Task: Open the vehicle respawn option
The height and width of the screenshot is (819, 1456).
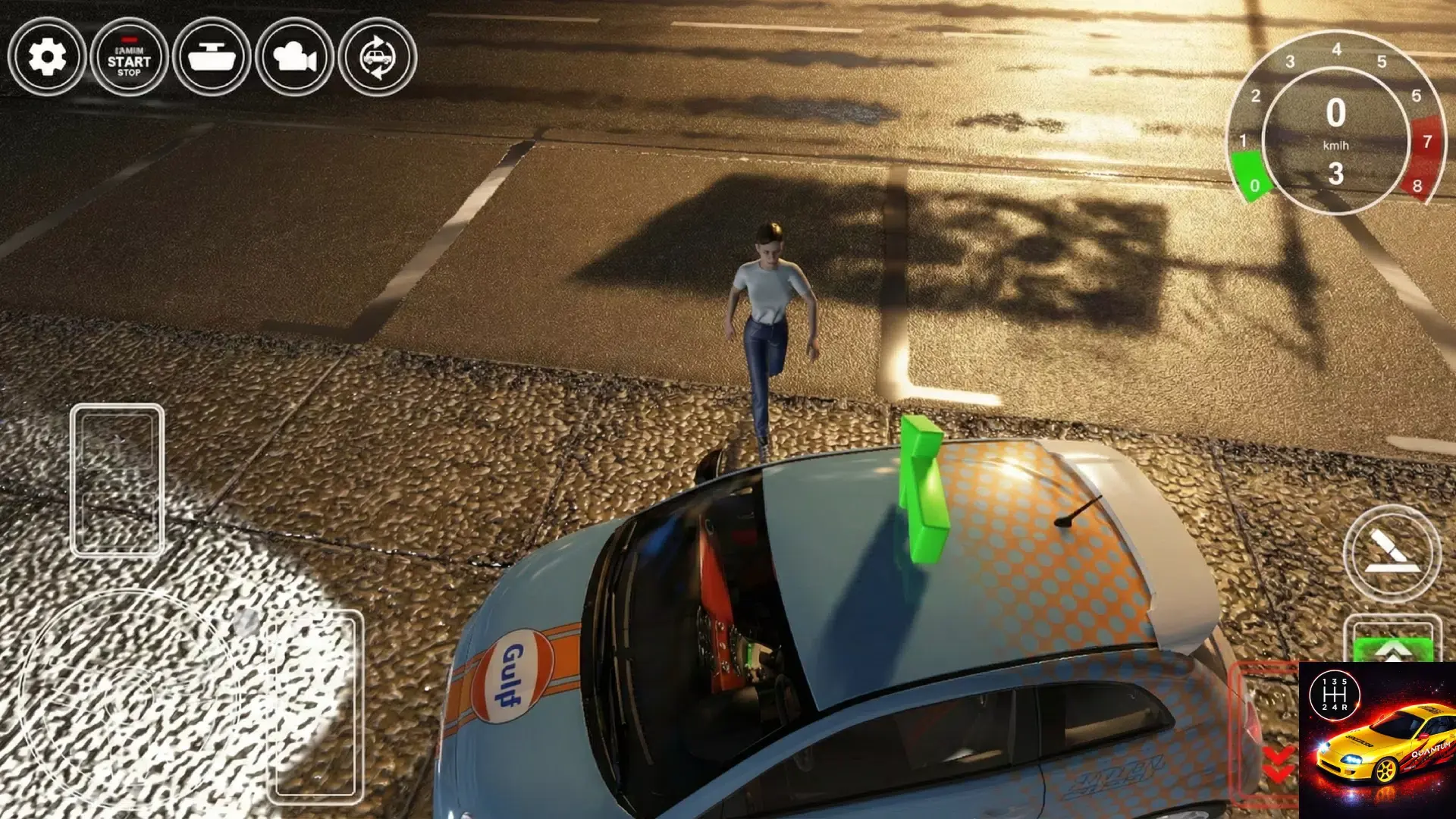Action: click(x=378, y=58)
